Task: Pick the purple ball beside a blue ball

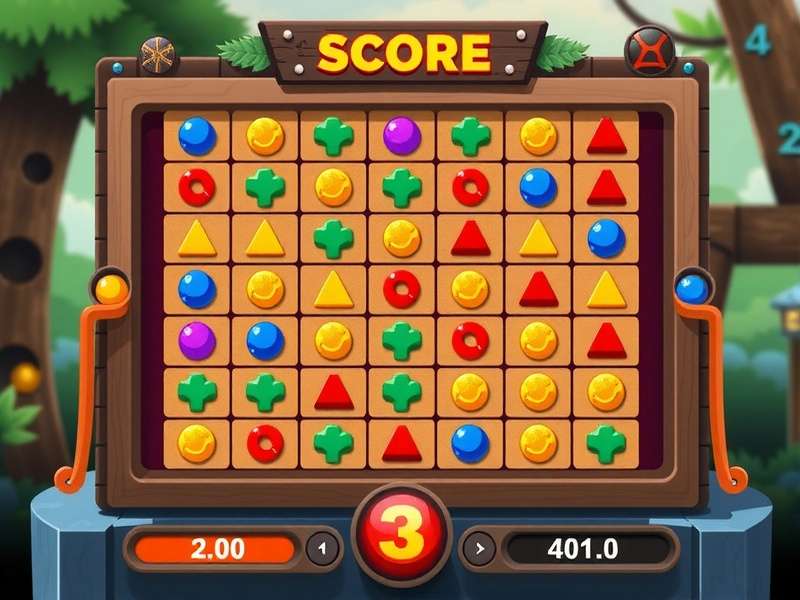Action: click(x=197, y=340)
